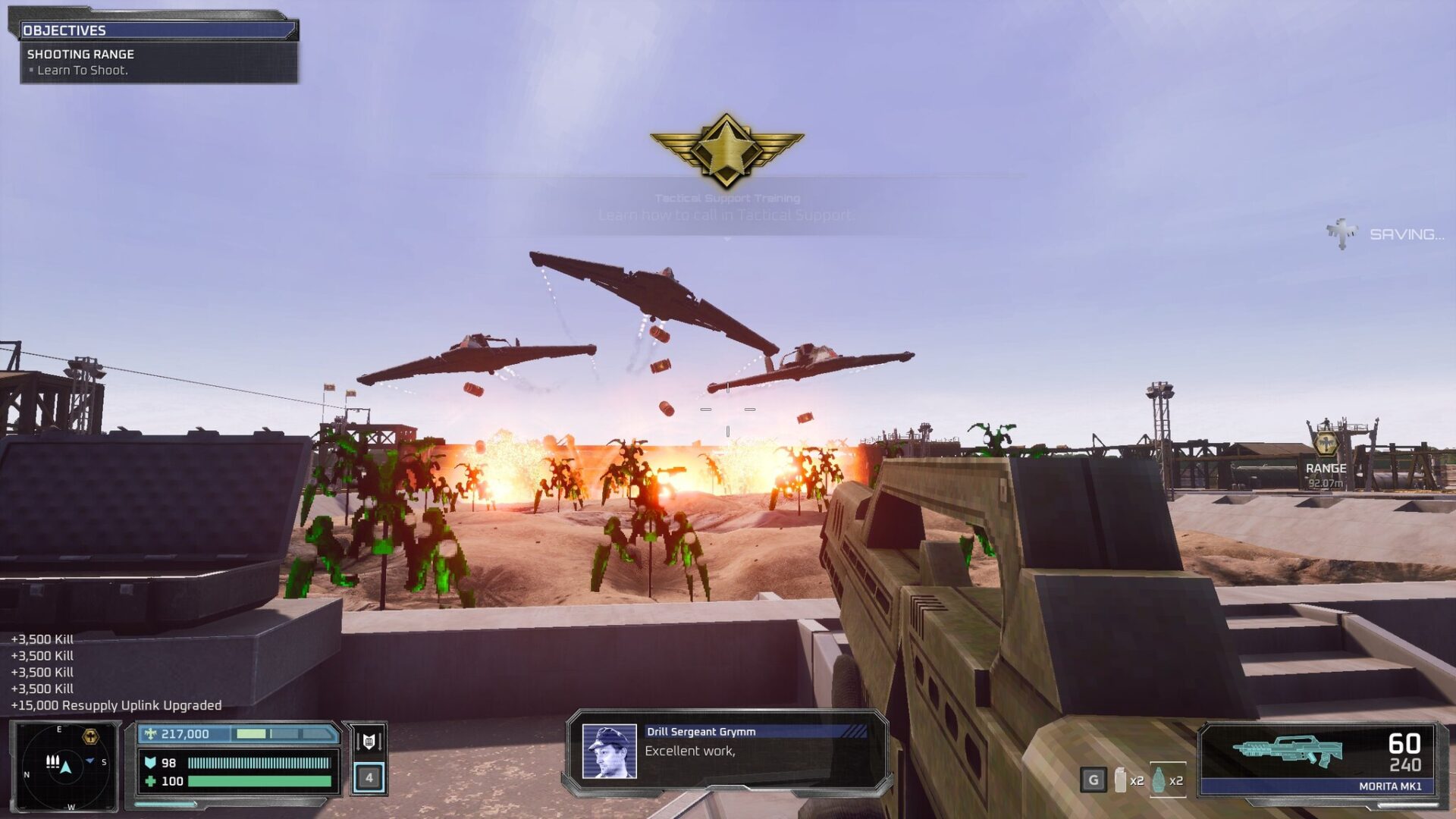Choose the white canister grenade slot
Screen dimensions: 1456x819
click(1120, 780)
